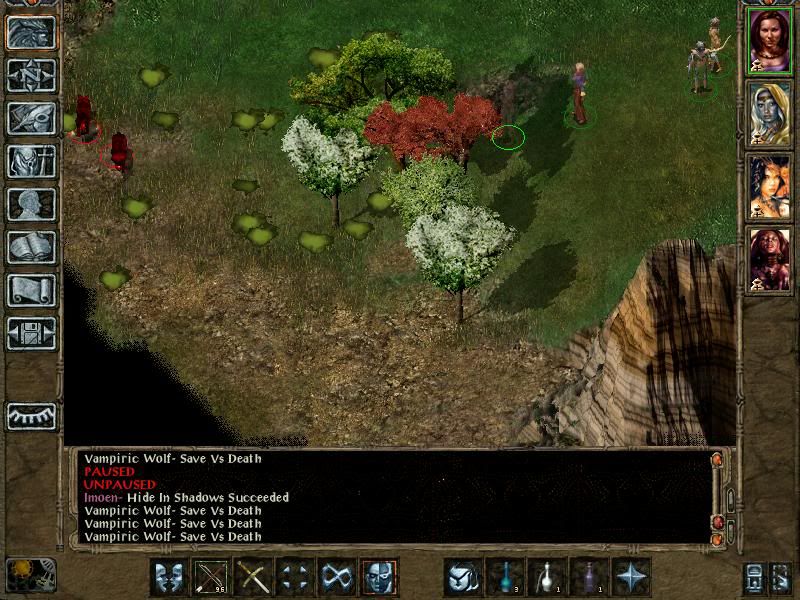
Task: Open the priest scroll icon
Action: pos(31,290)
